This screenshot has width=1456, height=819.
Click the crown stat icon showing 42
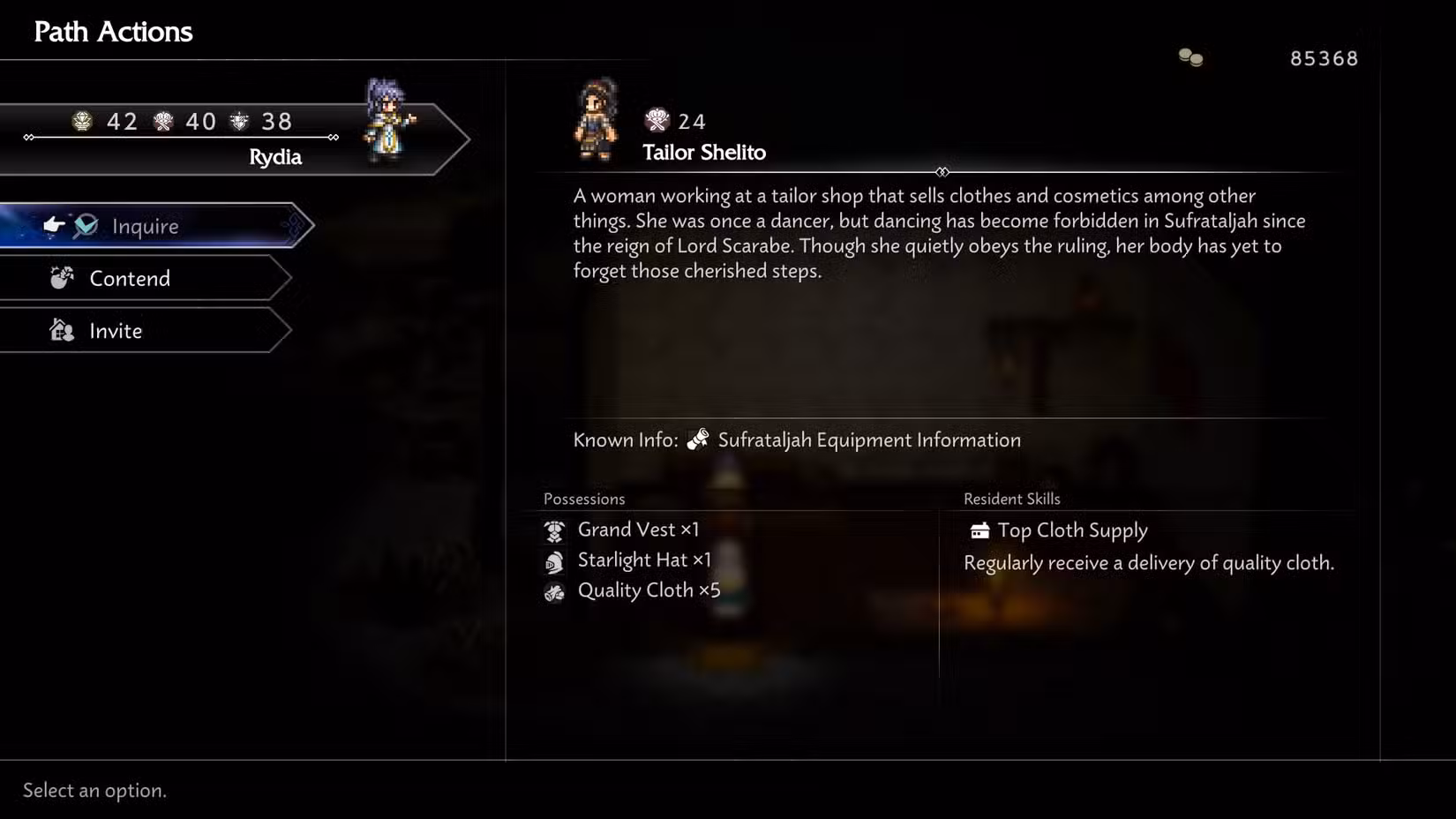click(x=83, y=121)
